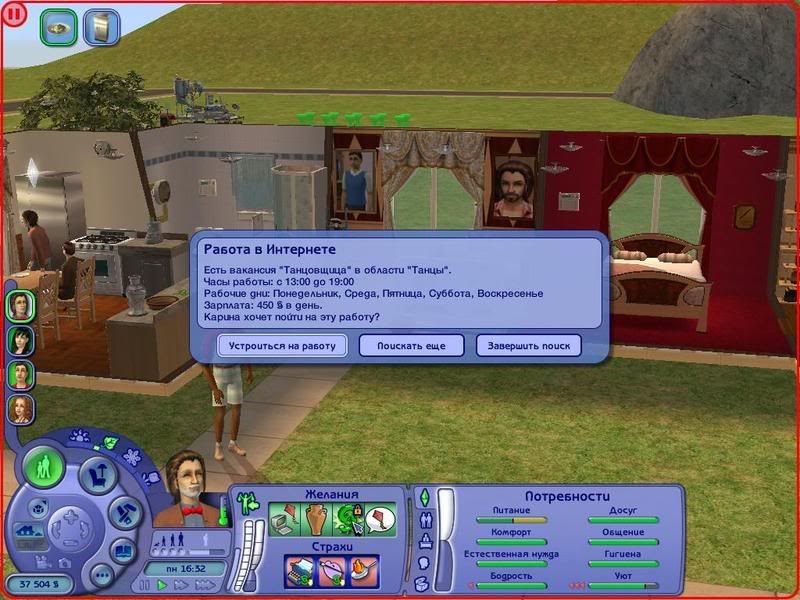
Task: Open the Story mode book button
Action: pyautogui.click(x=122, y=549)
